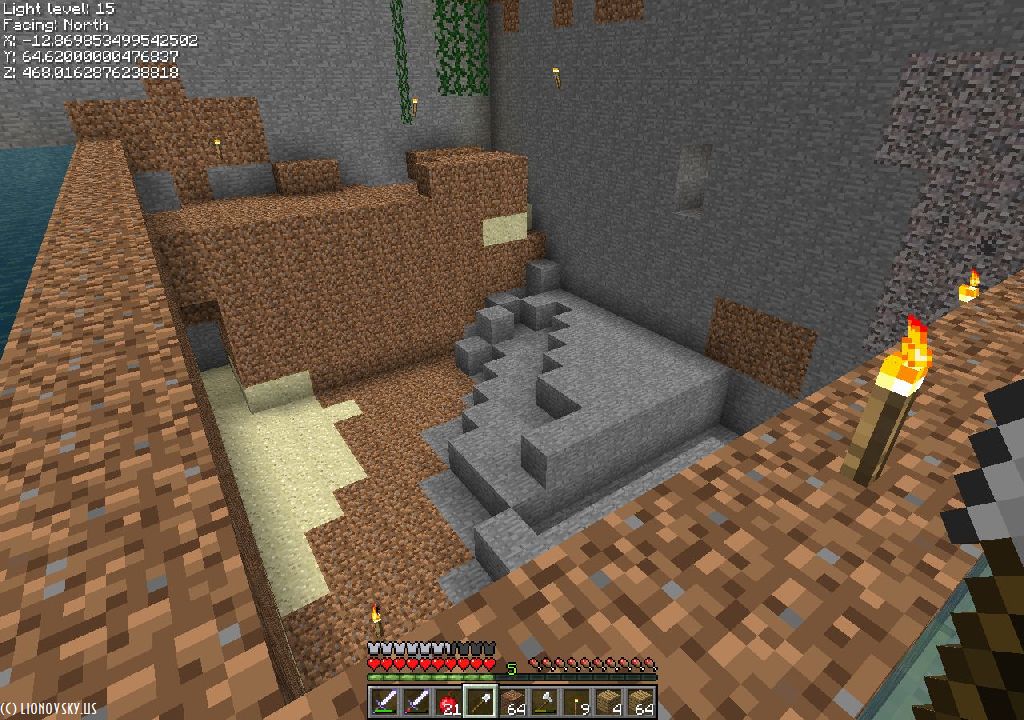Pick the wooden planks stack of 4
Viewport: 1024px width, 720px height.
click(x=609, y=702)
